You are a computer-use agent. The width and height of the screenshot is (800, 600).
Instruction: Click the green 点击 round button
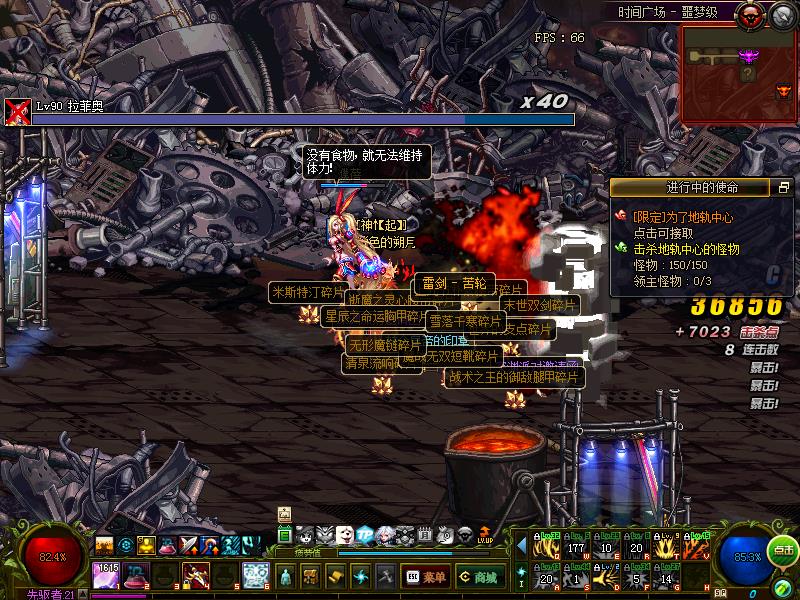pos(784,551)
